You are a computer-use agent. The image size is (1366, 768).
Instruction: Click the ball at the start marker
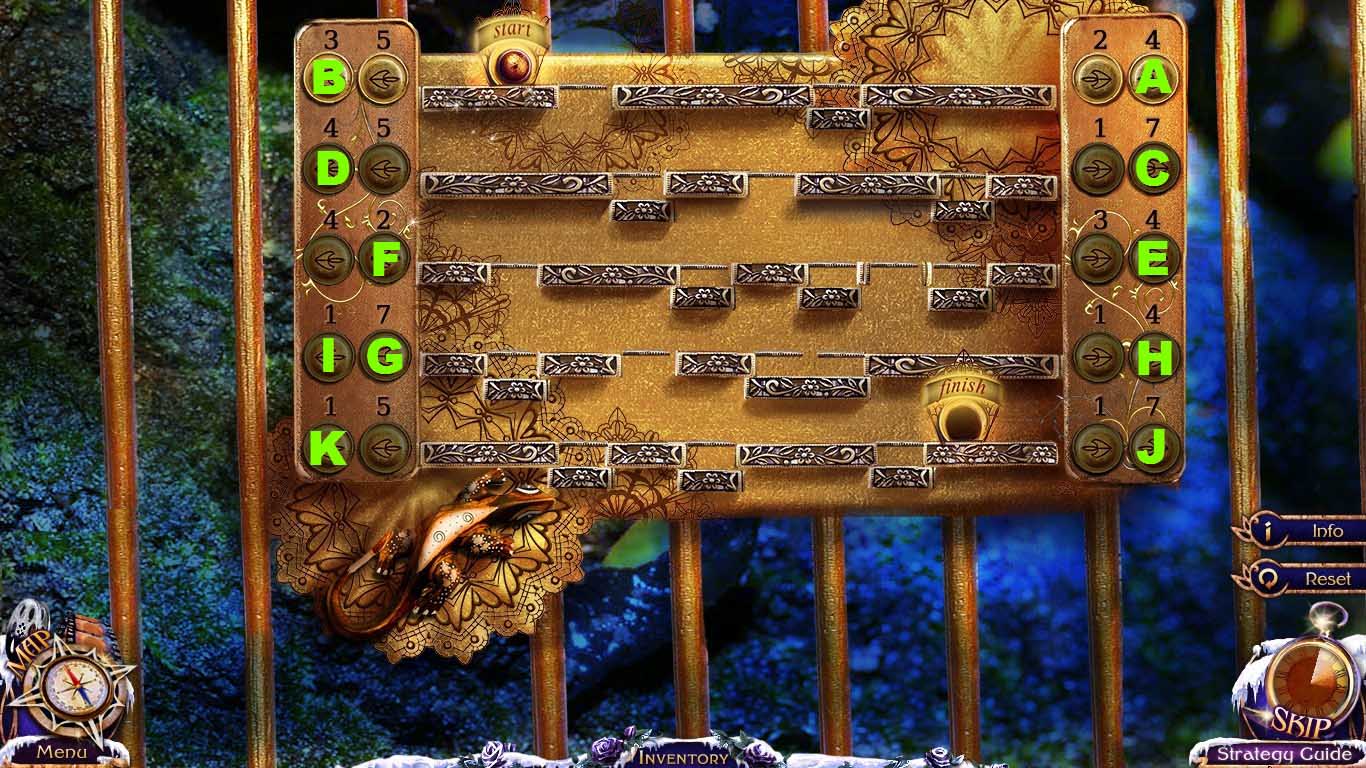[x=513, y=68]
